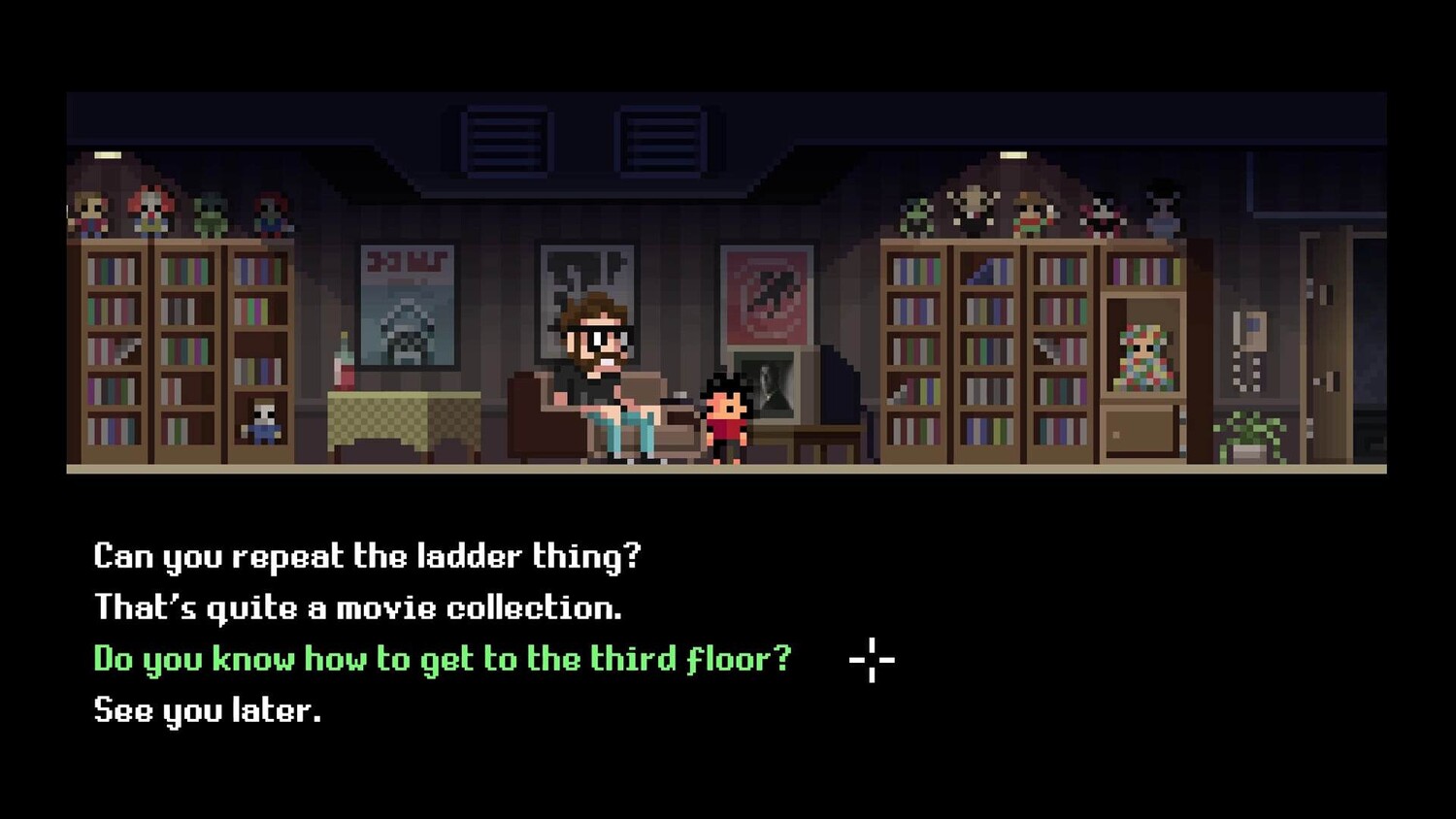Image resolution: width=1456 pixels, height=819 pixels.
Task: Ask how to get to the third floor
Action: [x=442, y=659]
